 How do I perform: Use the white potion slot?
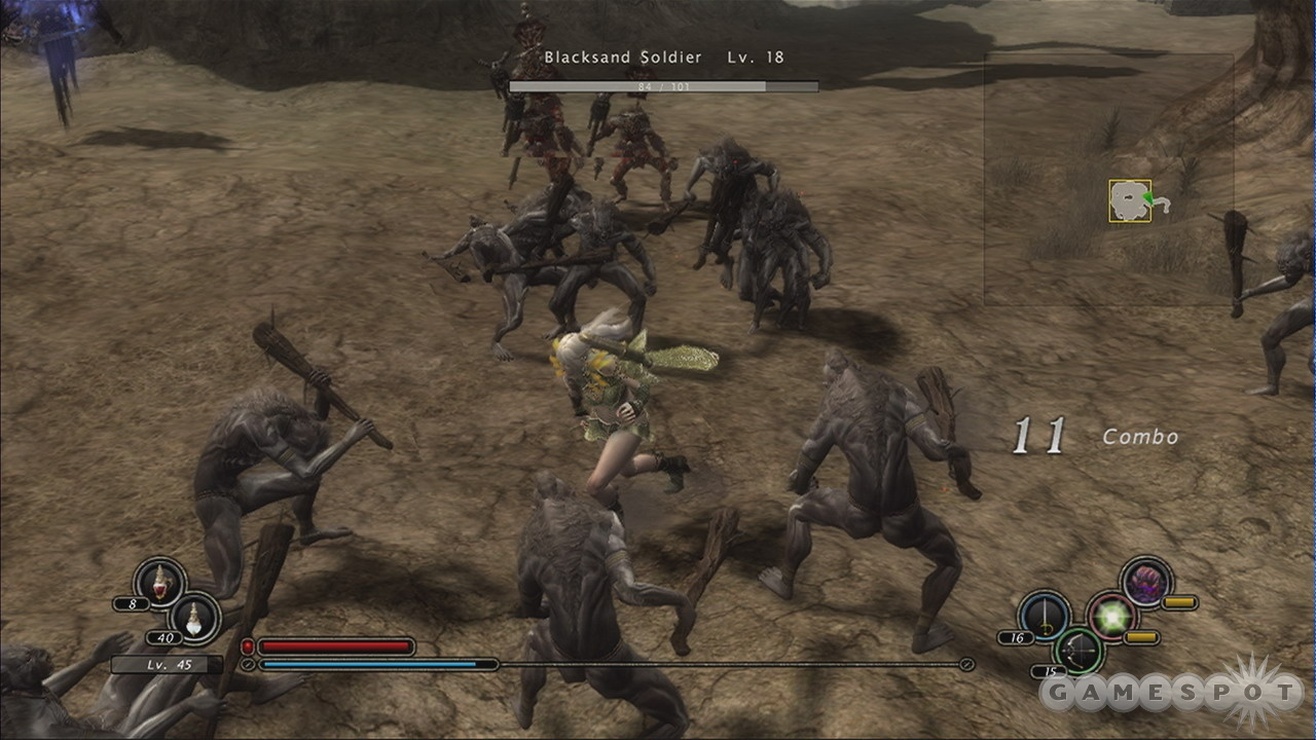(x=194, y=615)
